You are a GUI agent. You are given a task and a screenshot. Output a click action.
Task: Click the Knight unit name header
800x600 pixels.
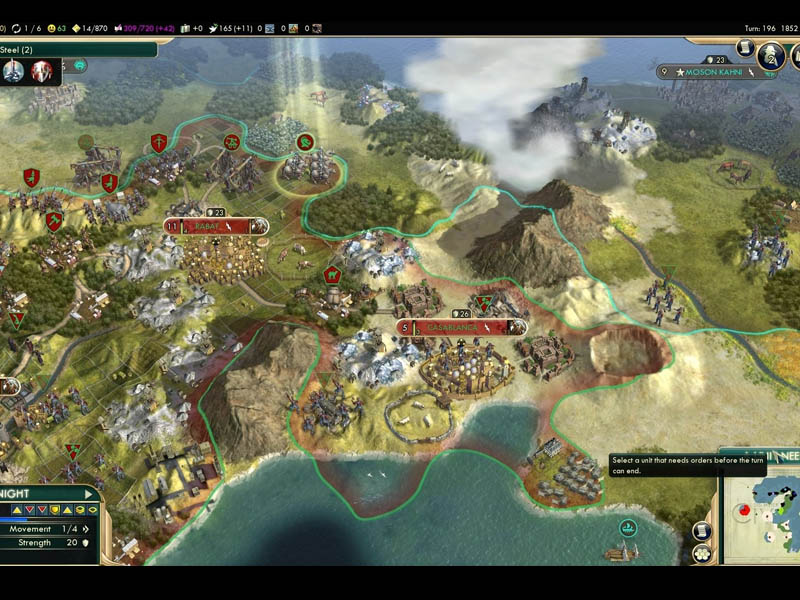[20, 494]
